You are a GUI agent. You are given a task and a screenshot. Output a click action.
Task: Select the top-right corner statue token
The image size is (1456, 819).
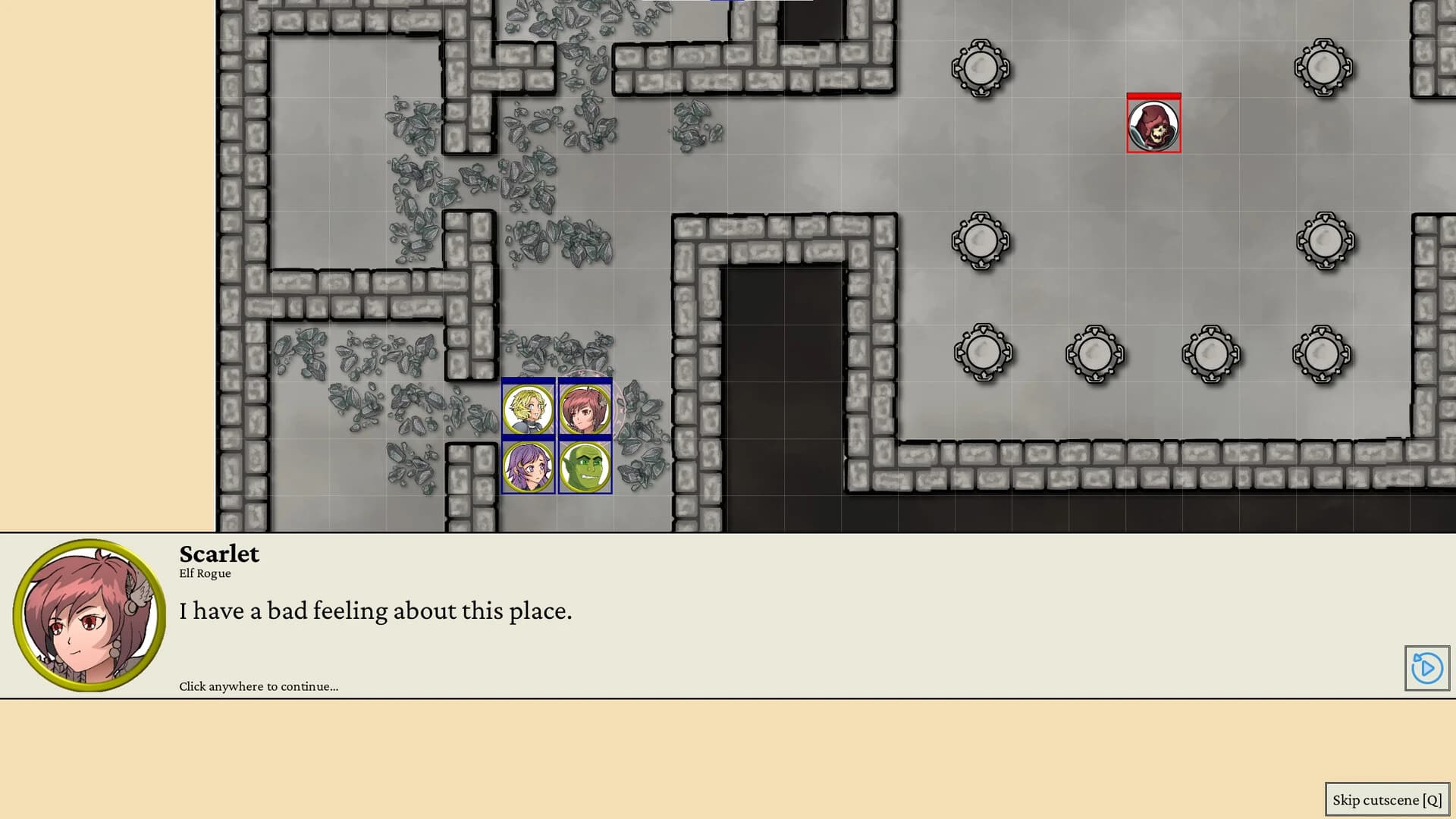tap(1323, 68)
